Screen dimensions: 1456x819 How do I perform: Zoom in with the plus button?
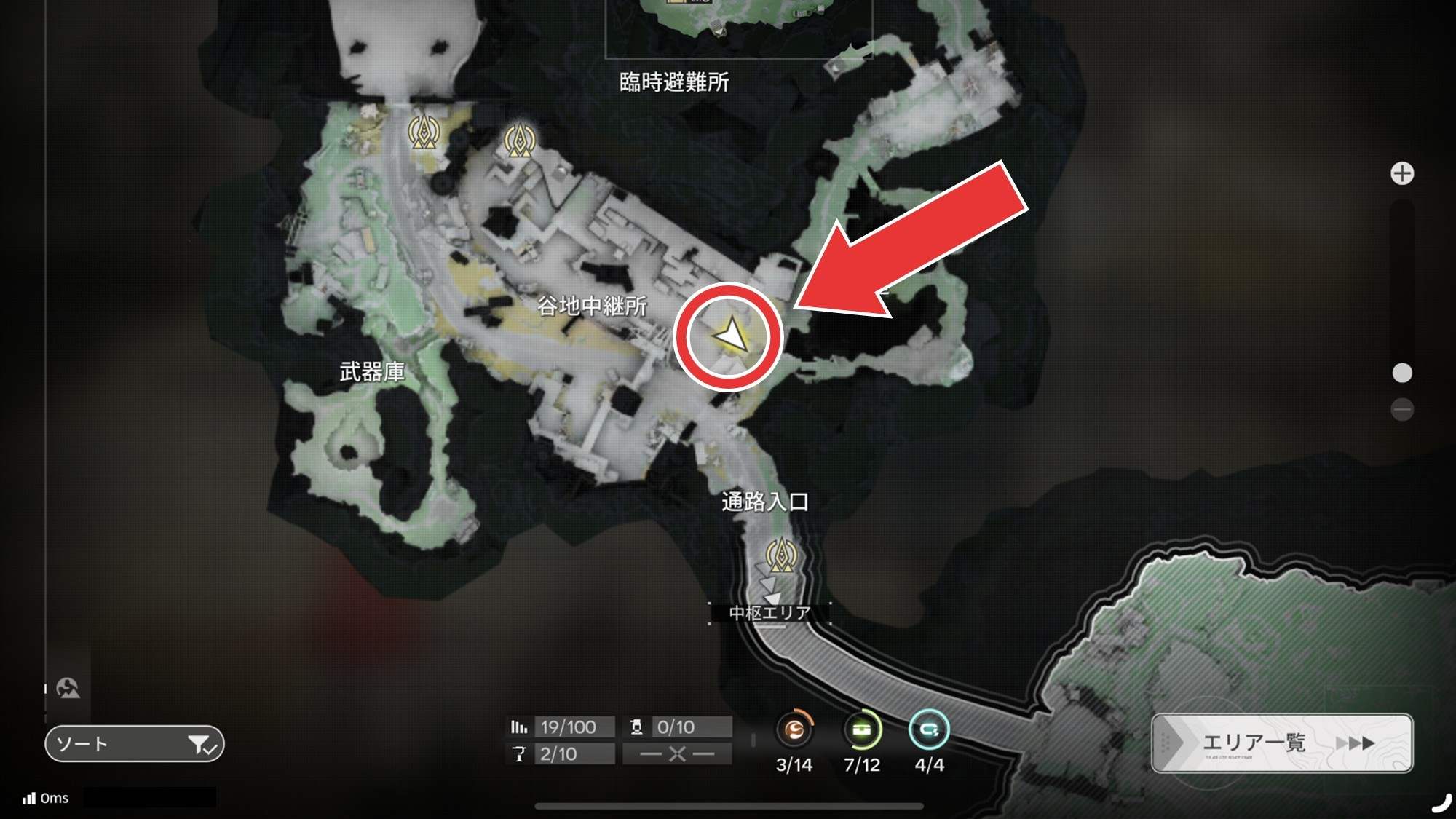[1402, 174]
